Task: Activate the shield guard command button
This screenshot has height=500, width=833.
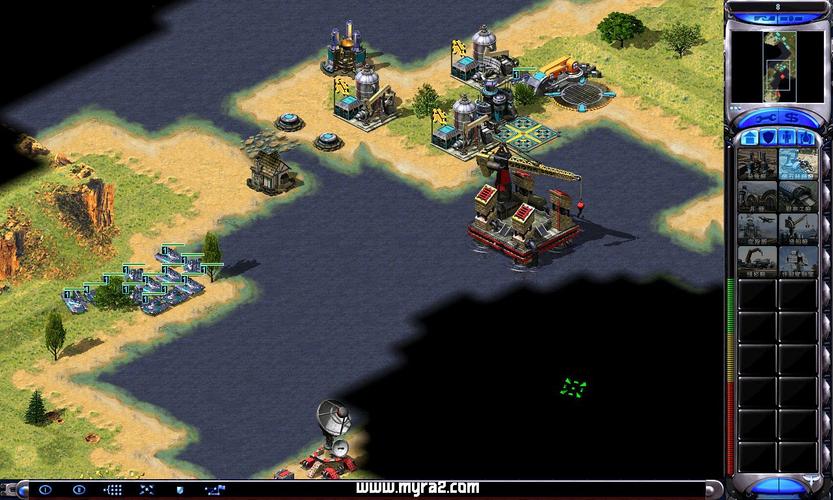Action: click(x=180, y=490)
